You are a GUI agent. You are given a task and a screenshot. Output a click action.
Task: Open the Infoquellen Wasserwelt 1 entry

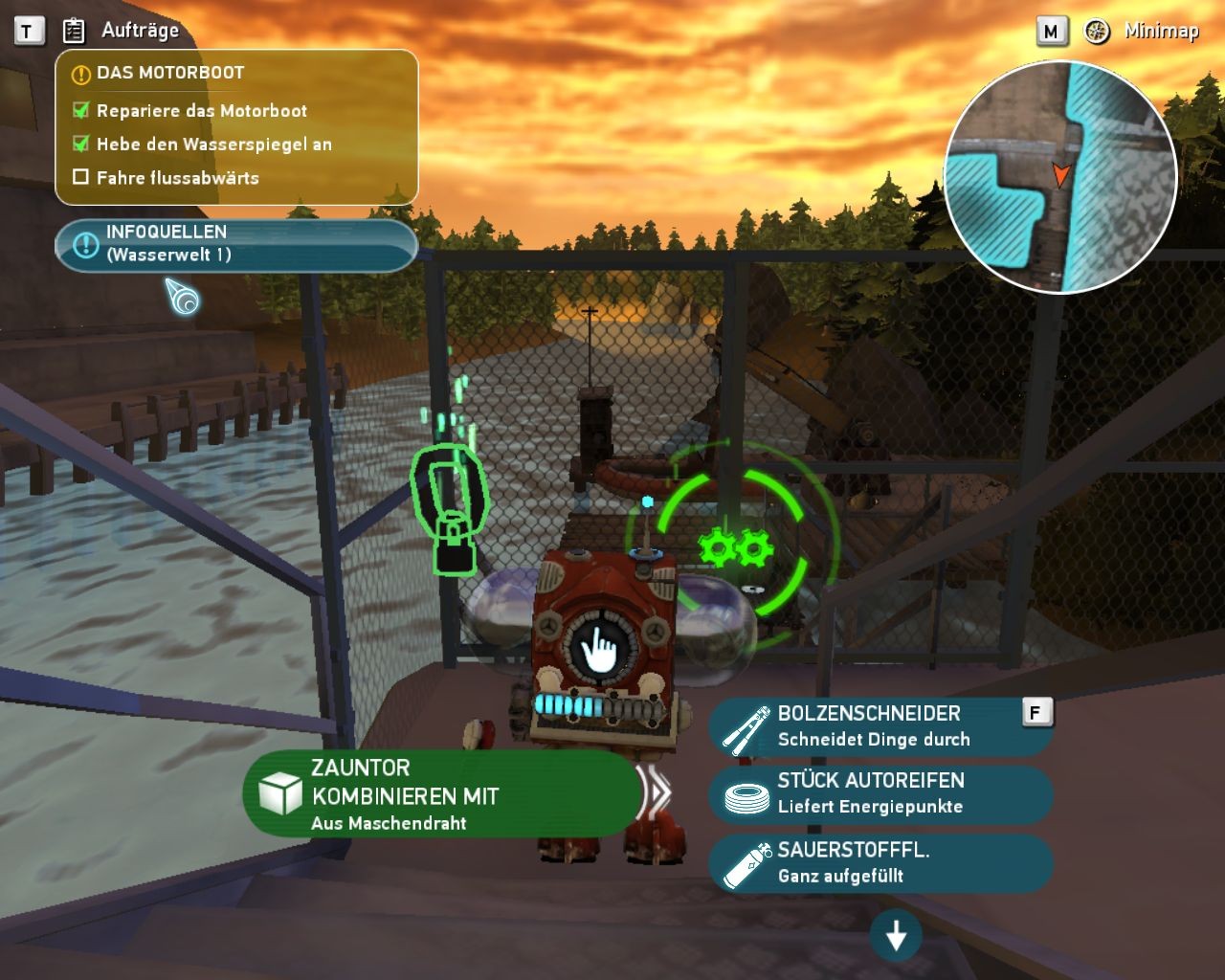coord(235,244)
